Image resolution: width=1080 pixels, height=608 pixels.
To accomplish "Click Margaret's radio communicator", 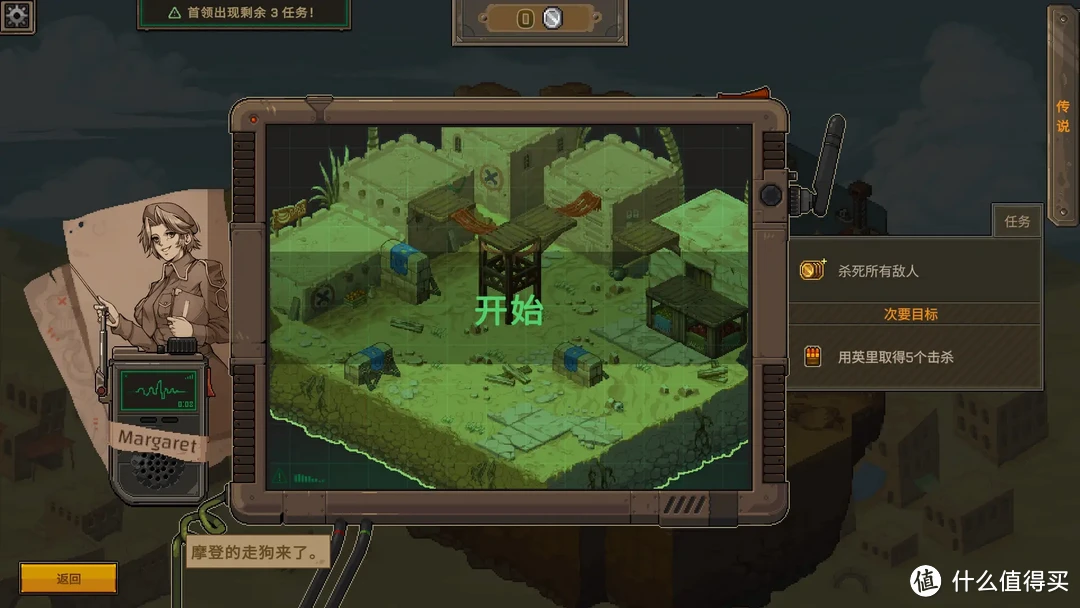I will coord(157,420).
